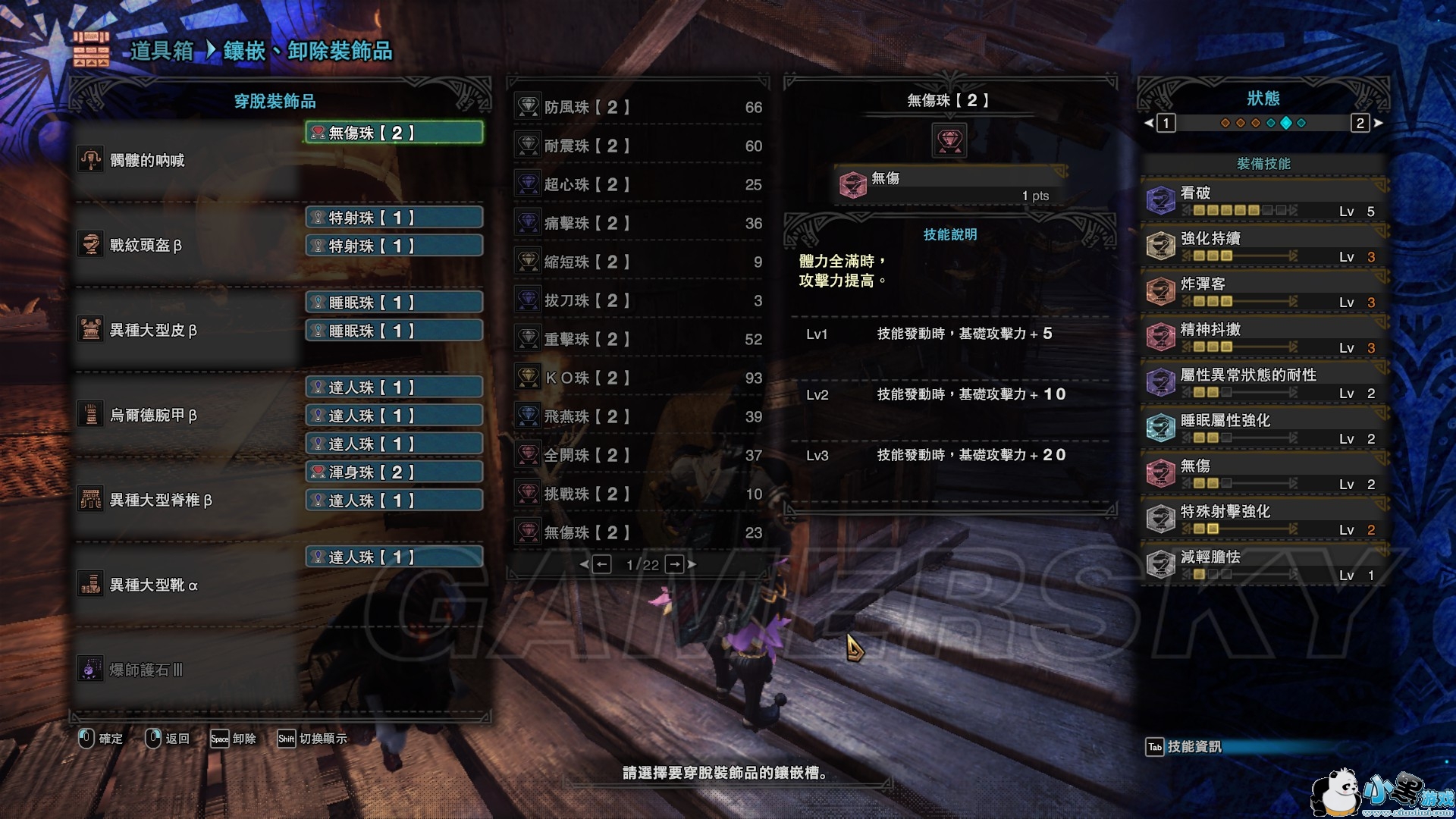Viewport: 1456px width, 819px height.
Task: Select the 重擊珠【2】 decoration
Action: [x=639, y=340]
